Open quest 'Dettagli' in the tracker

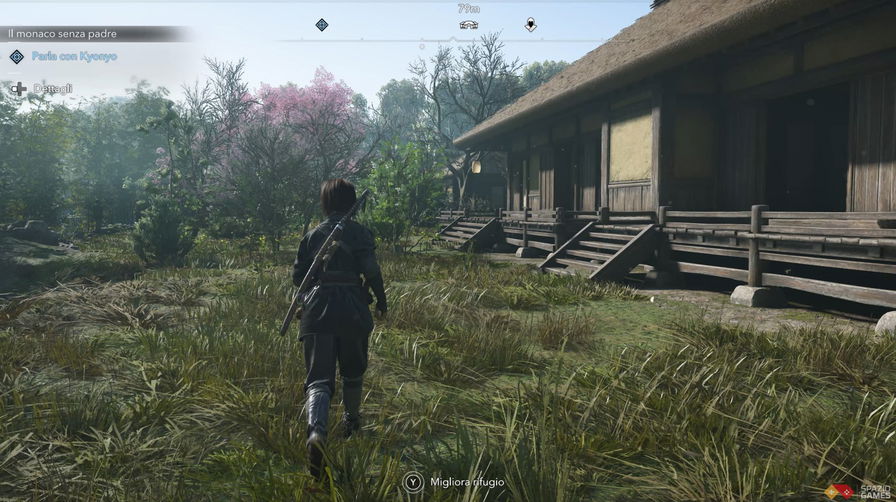coord(52,89)
